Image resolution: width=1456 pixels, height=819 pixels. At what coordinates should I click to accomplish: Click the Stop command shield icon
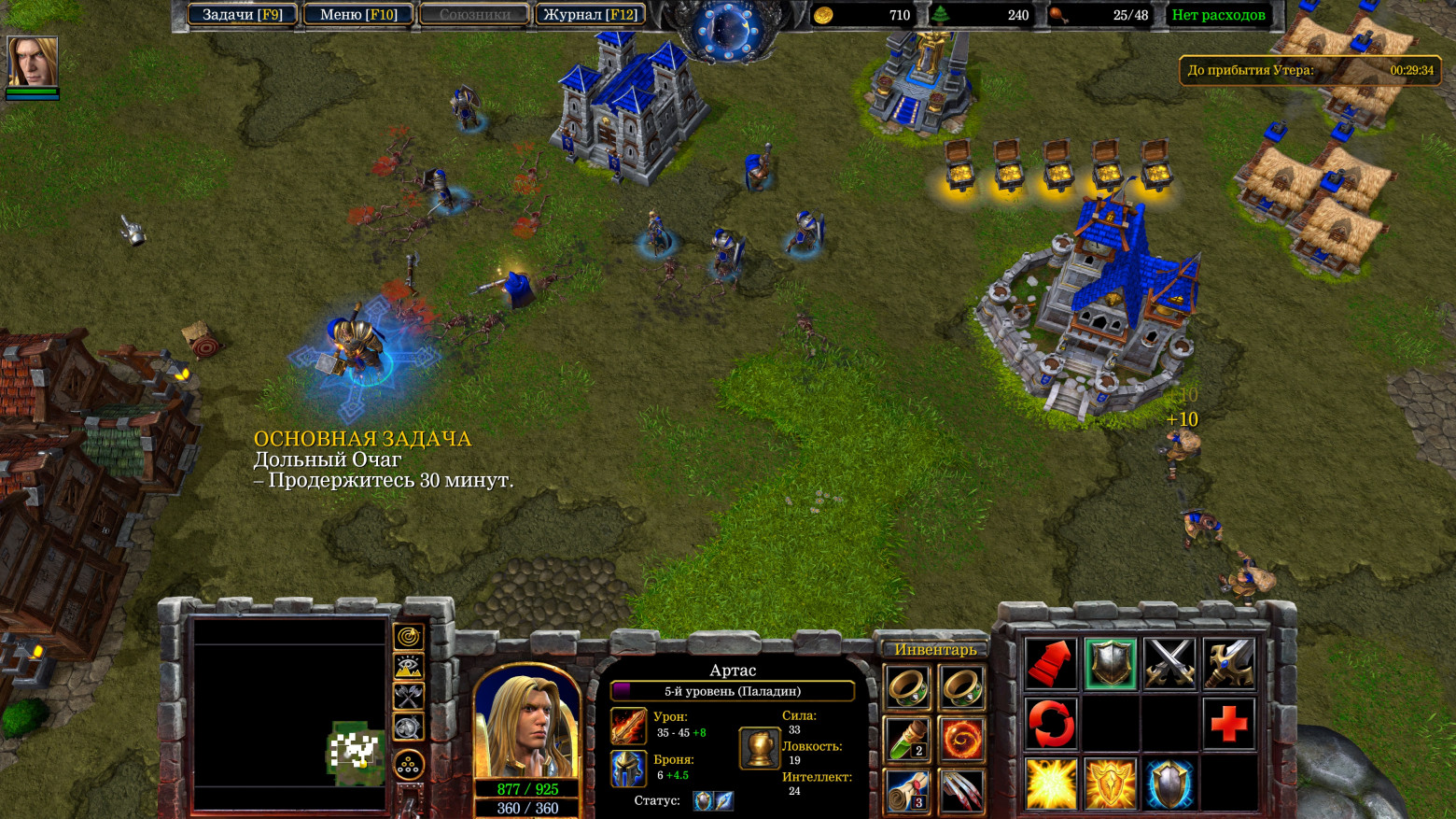(1111, 664)
